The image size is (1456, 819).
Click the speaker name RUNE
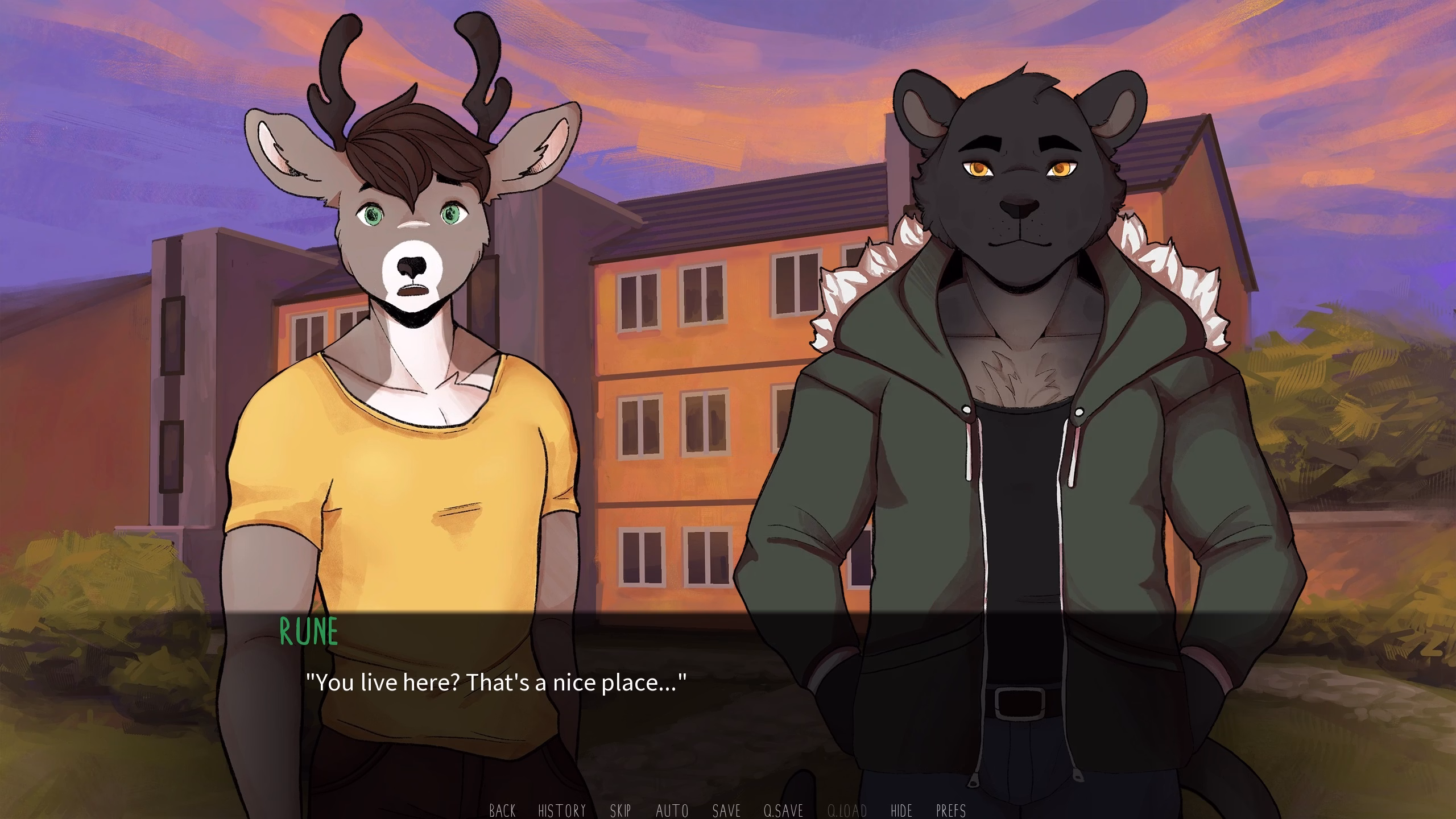pos(308,629)
